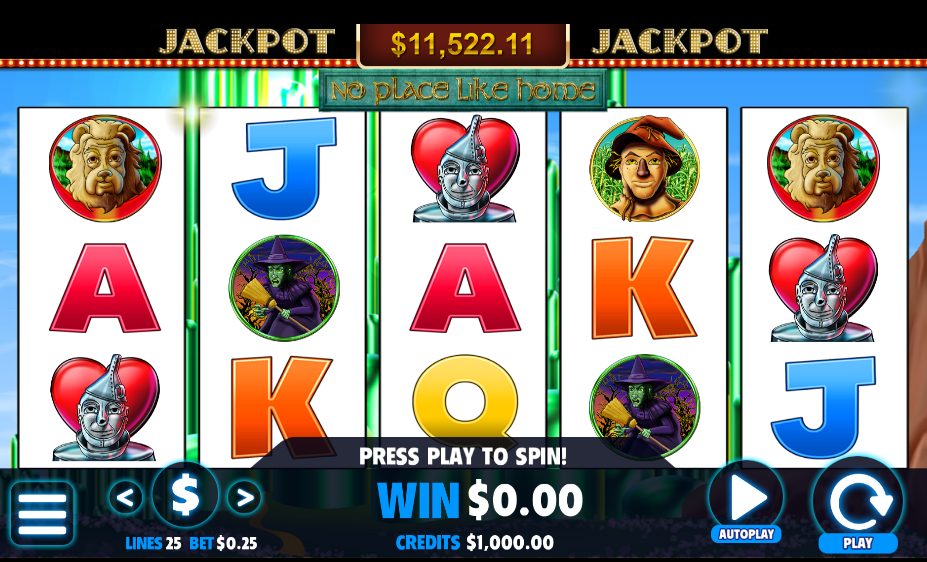Start Autoplay spins
Viewport: 927px width, 562px height.
[x=746, y=500]
